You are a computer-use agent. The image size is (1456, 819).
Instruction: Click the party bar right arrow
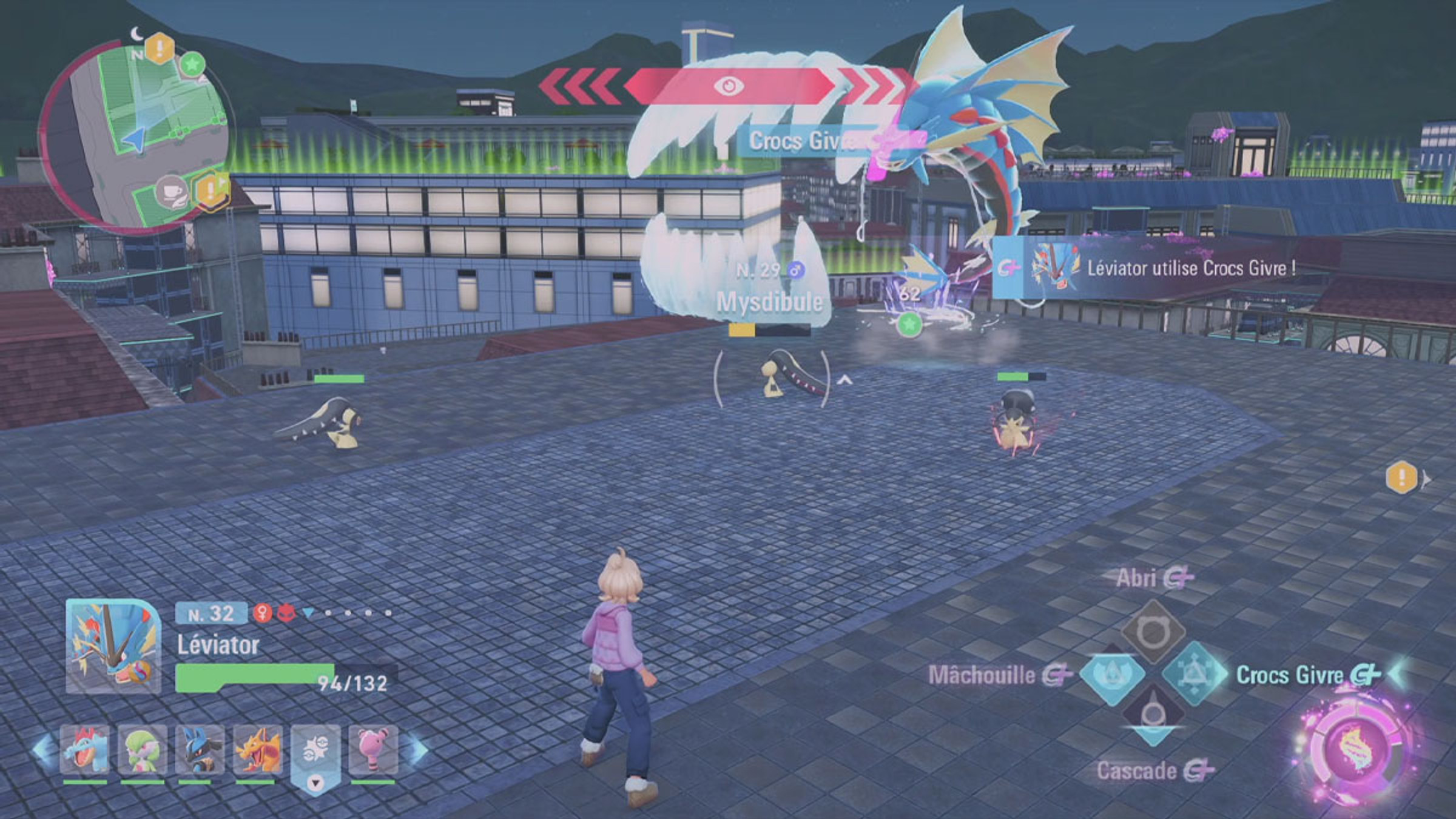point(417,750)
